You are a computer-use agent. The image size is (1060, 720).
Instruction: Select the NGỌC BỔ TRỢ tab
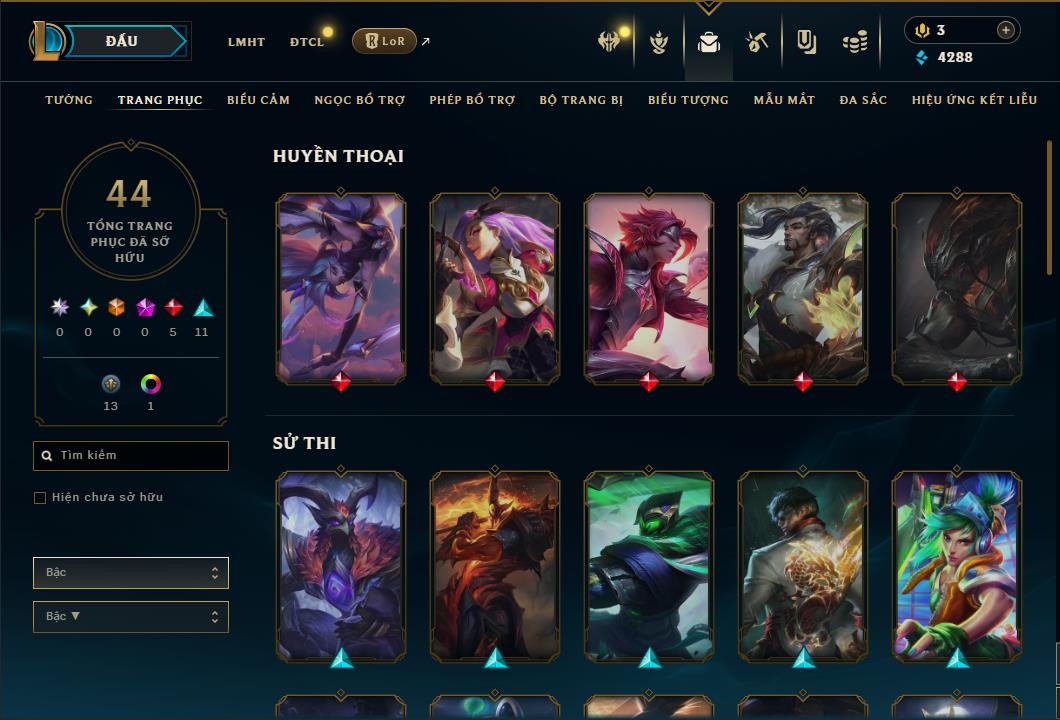point(359,100)
